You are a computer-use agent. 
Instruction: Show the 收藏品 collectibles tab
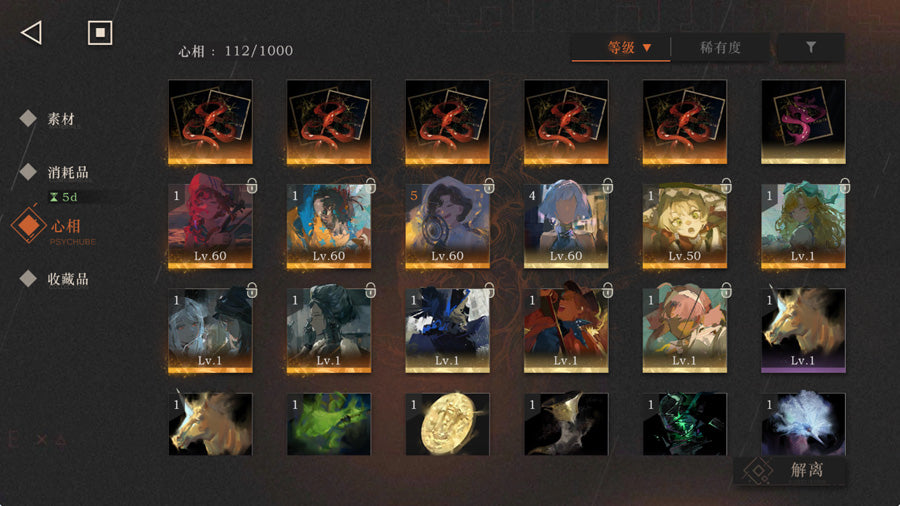coord(67,279)
